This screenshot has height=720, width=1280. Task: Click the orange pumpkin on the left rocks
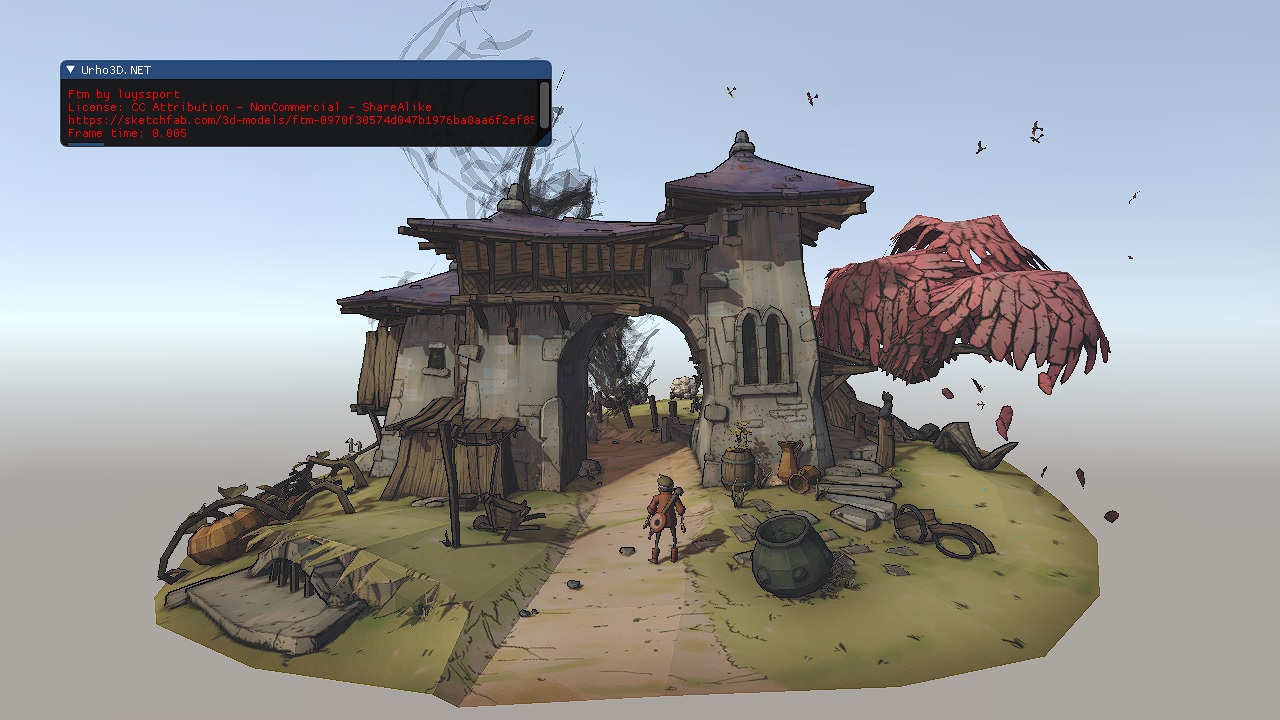[x=220, y=535]
